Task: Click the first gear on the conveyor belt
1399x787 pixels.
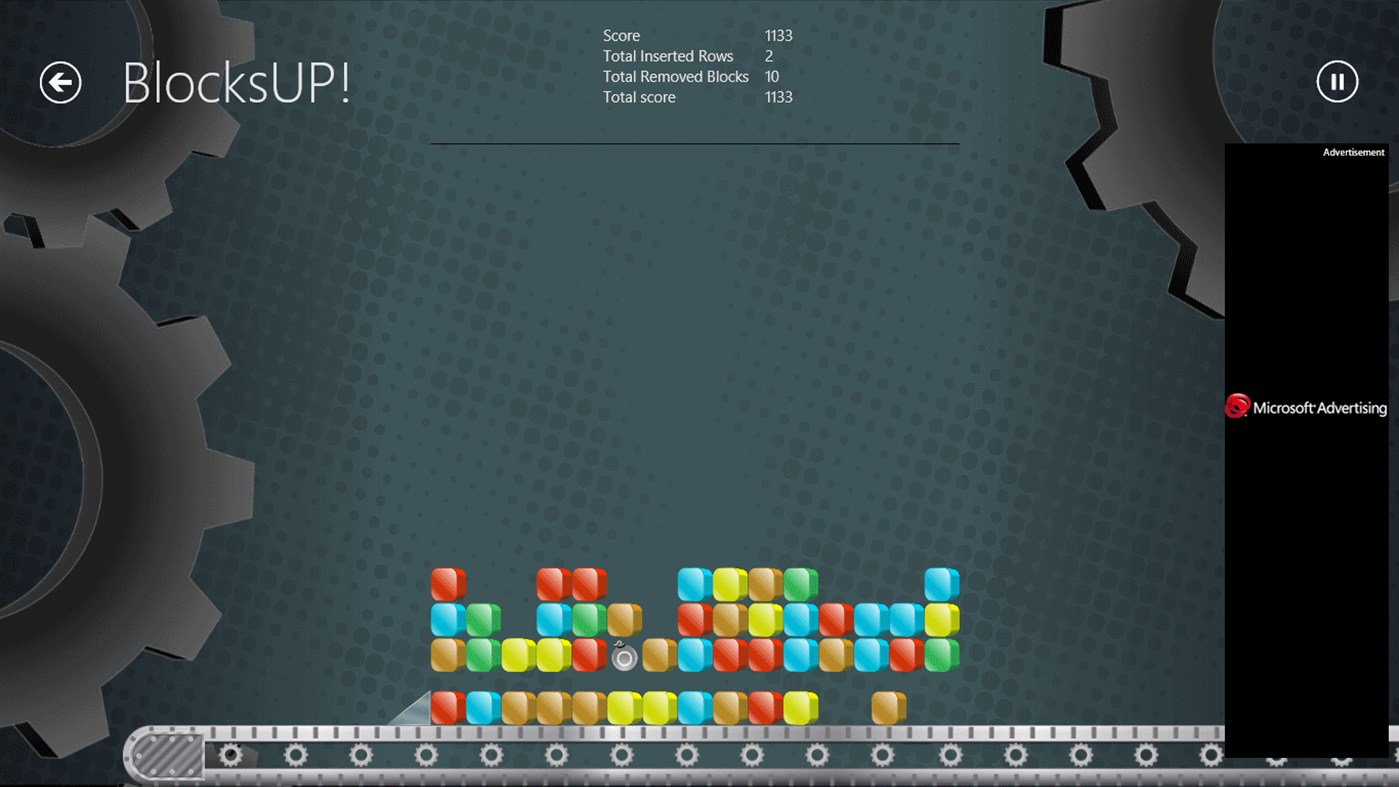Action: coord(231,756)
